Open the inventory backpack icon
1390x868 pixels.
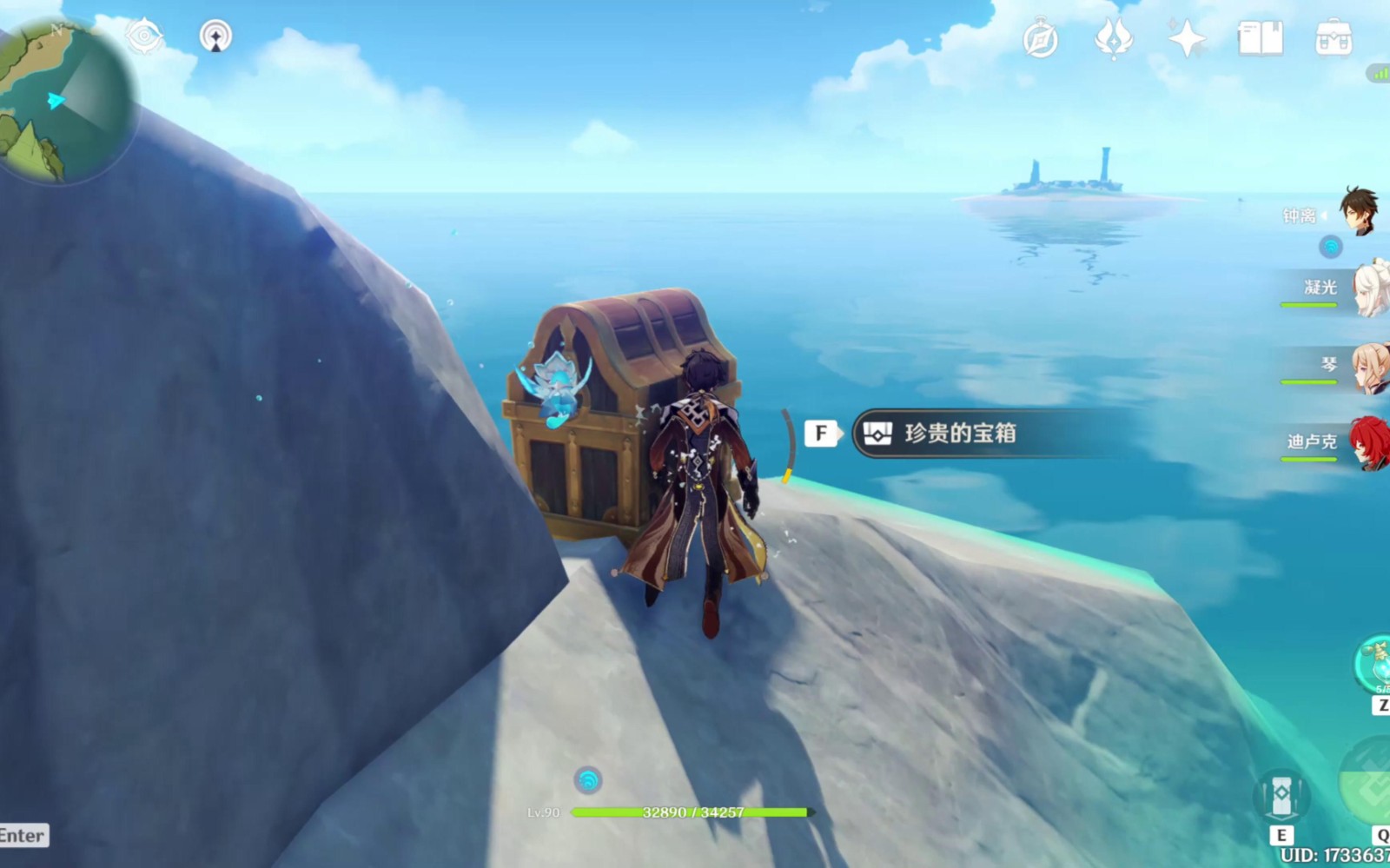(x=1333, y=39)
